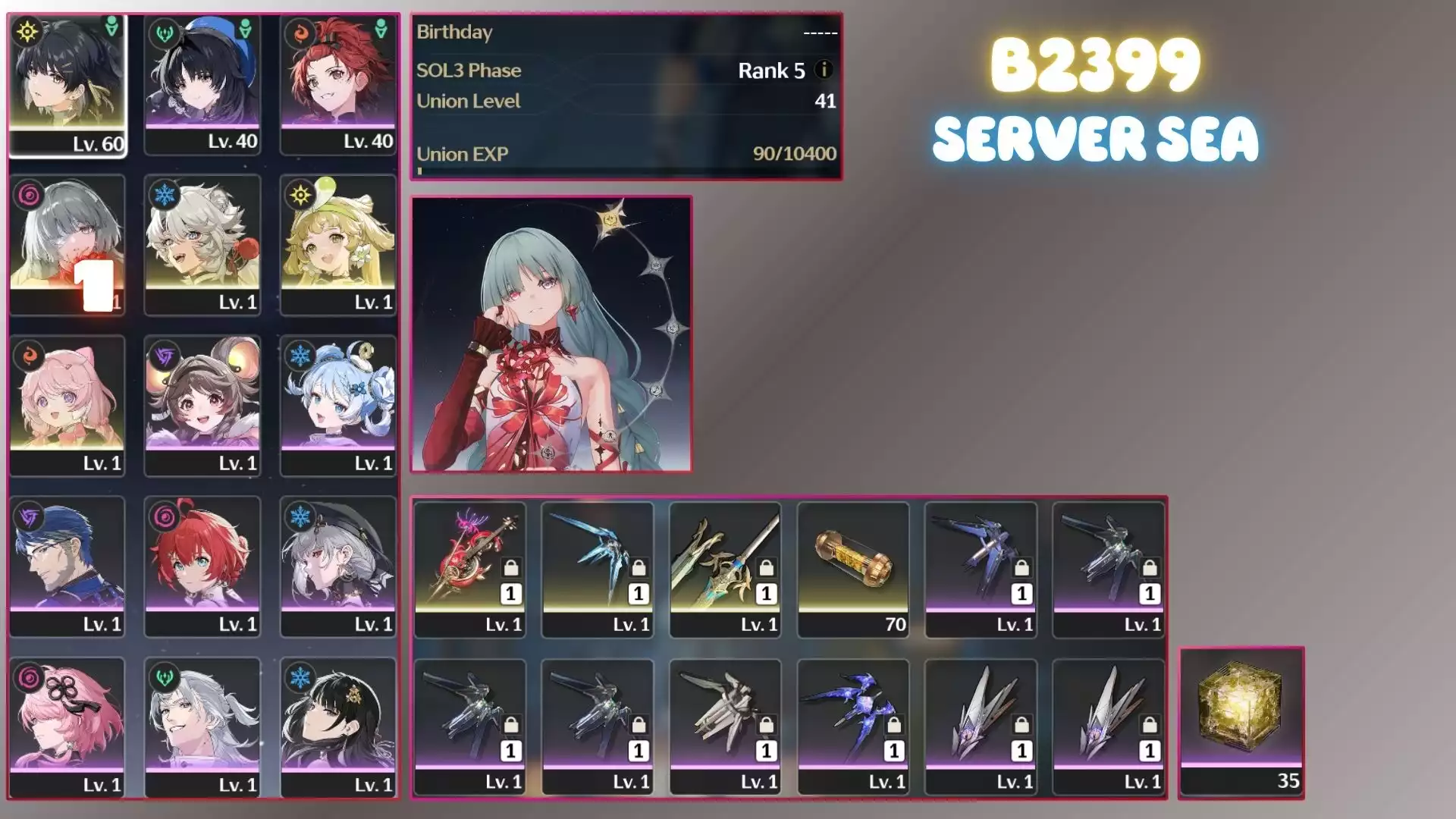Image resolution: width=1456 pixels, height=819 pixels.
Task: Choose the pink-haired girl with black flower
Action: [x=67, y=726]
